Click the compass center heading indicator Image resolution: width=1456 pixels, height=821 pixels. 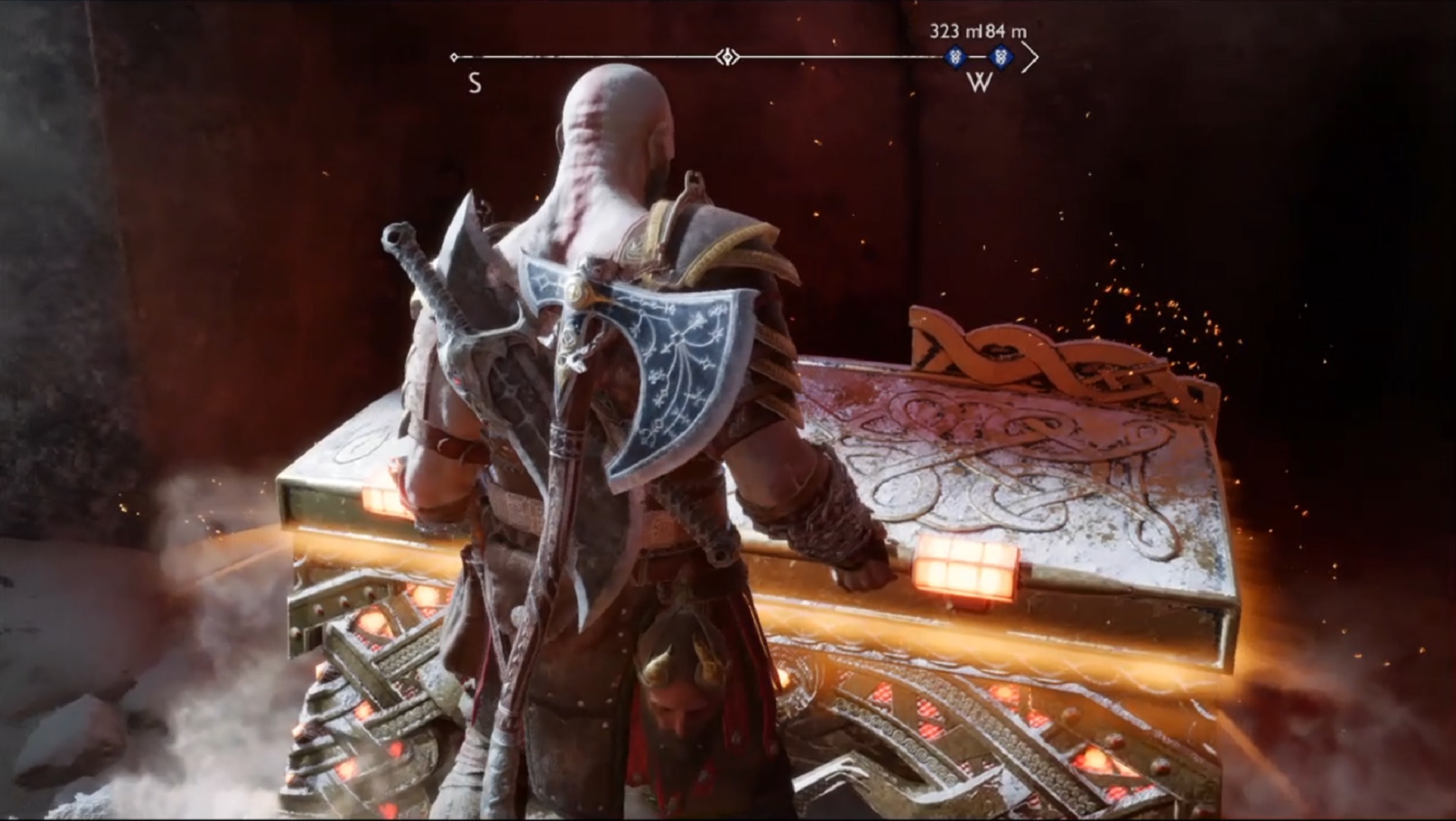coord(728,56)
